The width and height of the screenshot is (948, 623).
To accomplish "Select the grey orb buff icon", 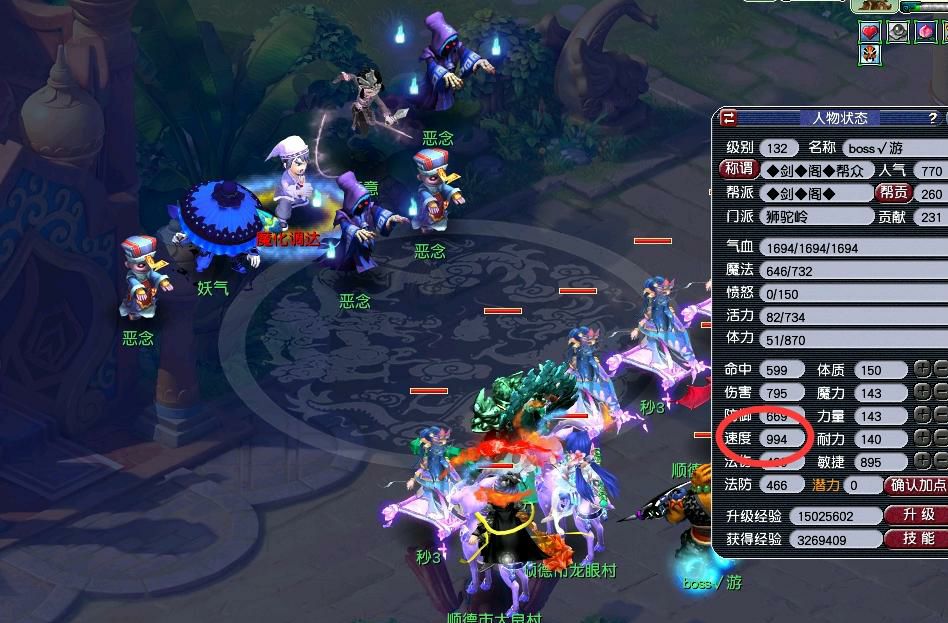I will point(898,32).
